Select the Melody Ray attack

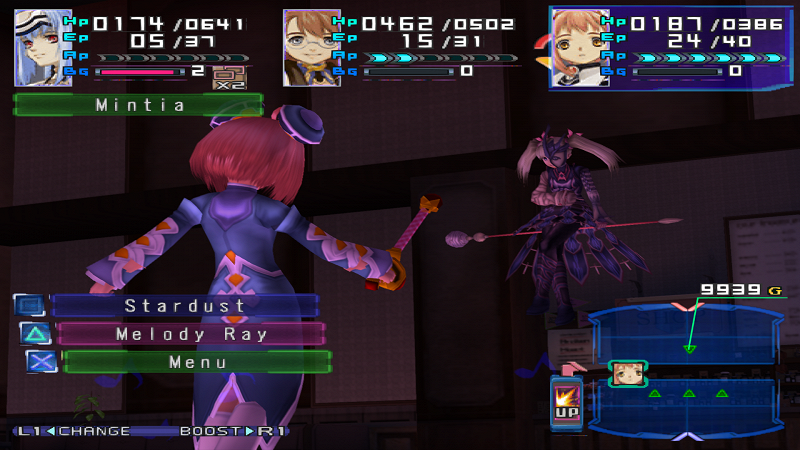[x=191, y=334]
